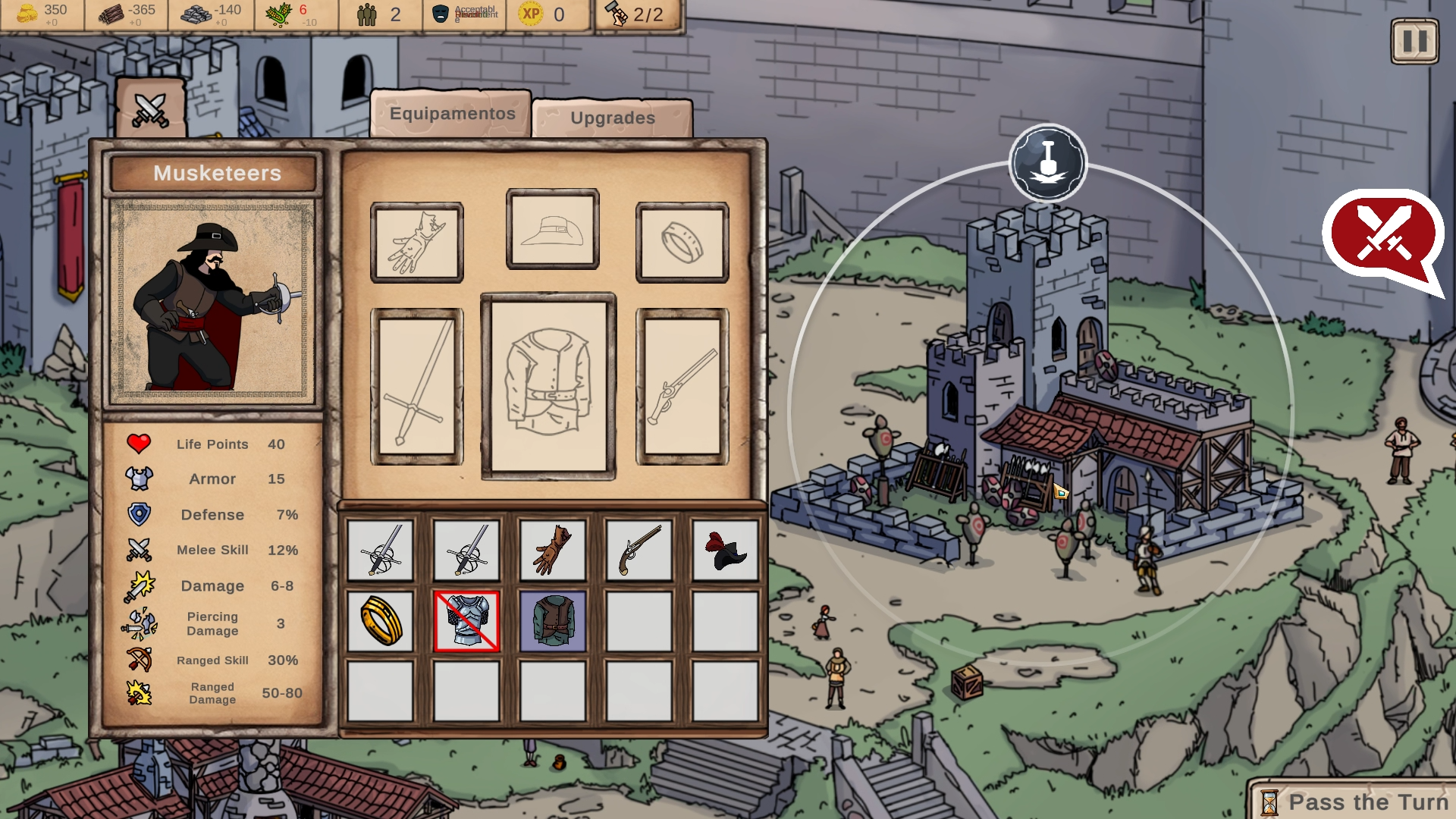Open the population counter showing 2

(x=377, y=13)
